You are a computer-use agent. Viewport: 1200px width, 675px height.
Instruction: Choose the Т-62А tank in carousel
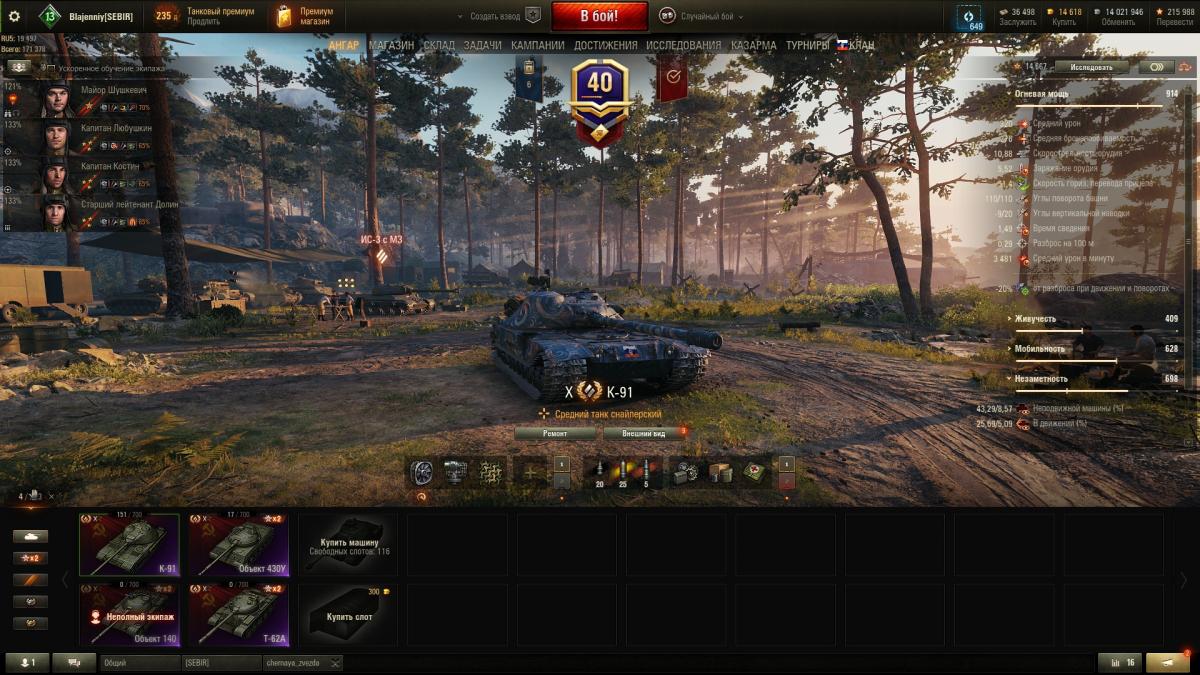click(x=239, y=615)
